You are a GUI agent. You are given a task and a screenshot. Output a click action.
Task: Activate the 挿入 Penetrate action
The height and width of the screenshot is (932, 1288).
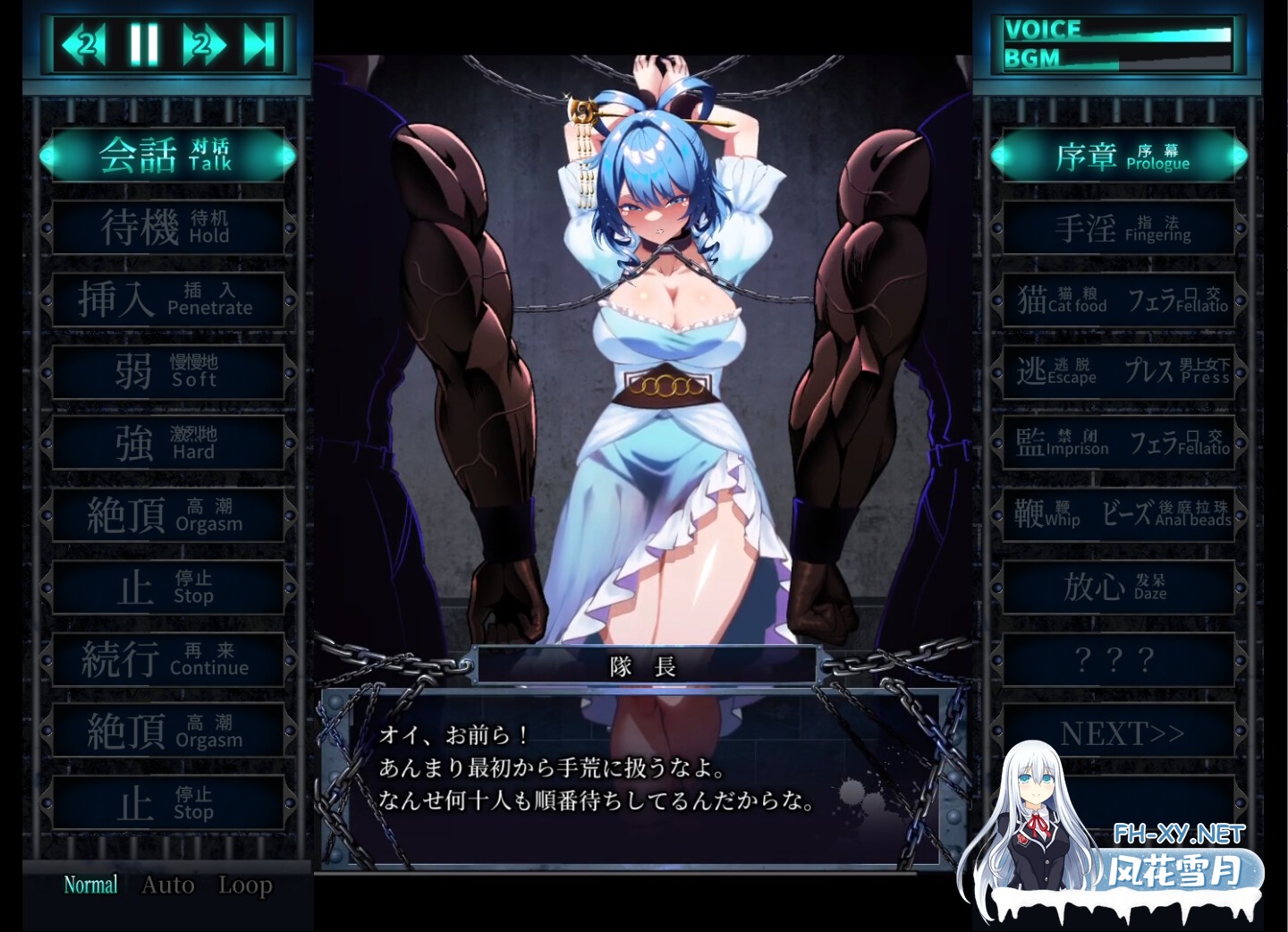click(167, 299)
